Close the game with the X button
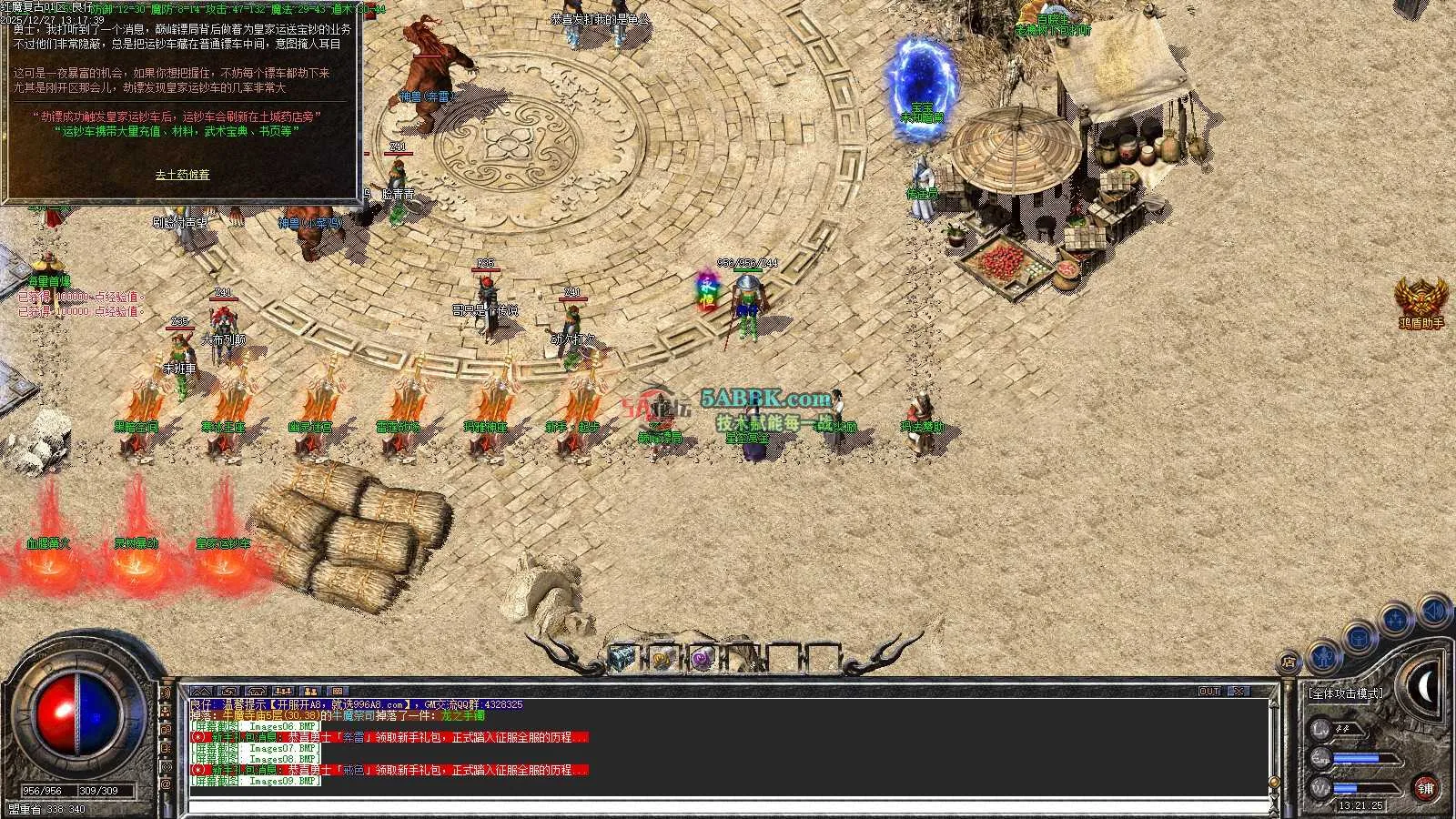Viewport: 1456px width, 819px height. (1239, 692)
